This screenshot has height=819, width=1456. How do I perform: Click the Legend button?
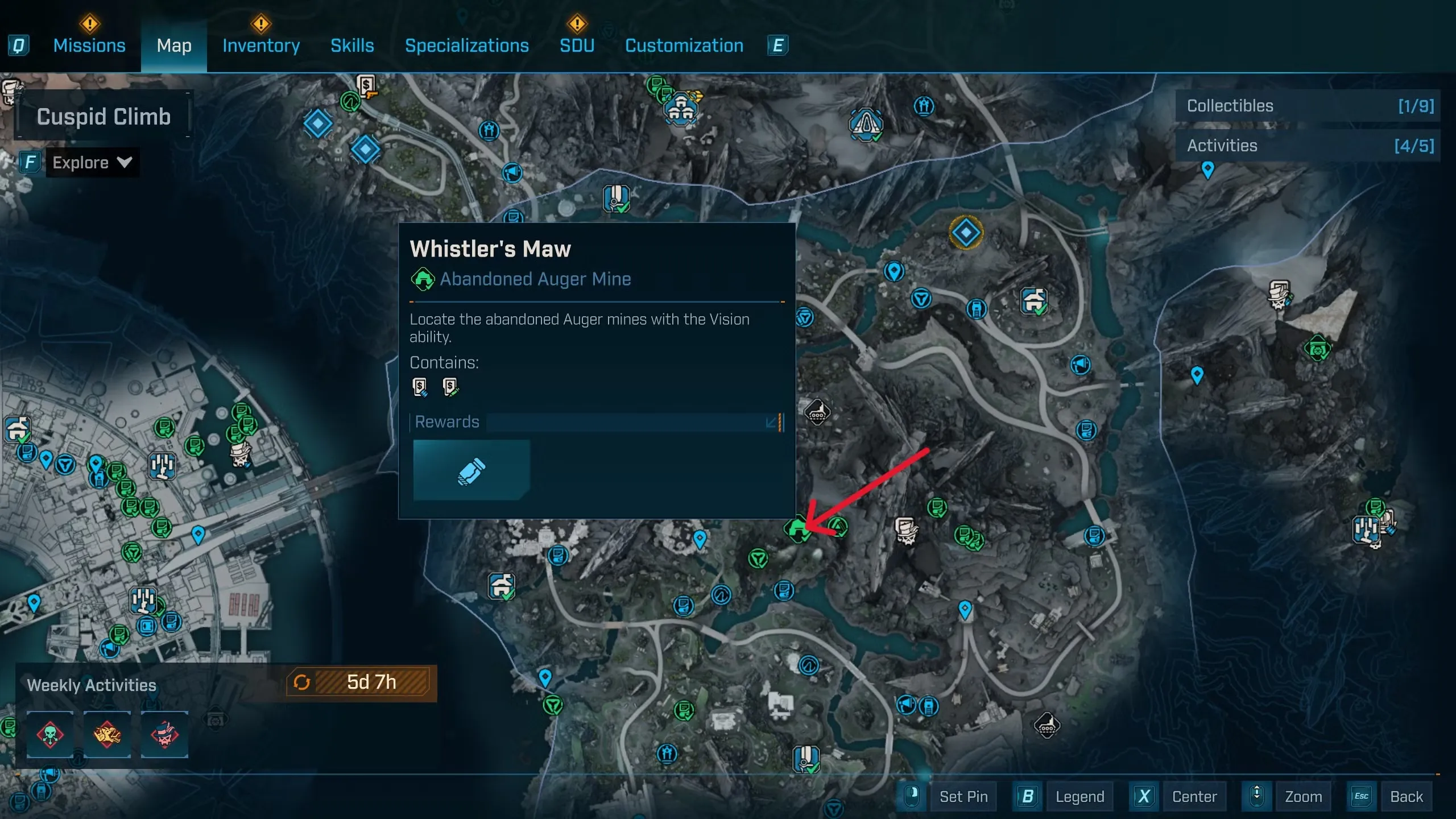(1079, 797)
